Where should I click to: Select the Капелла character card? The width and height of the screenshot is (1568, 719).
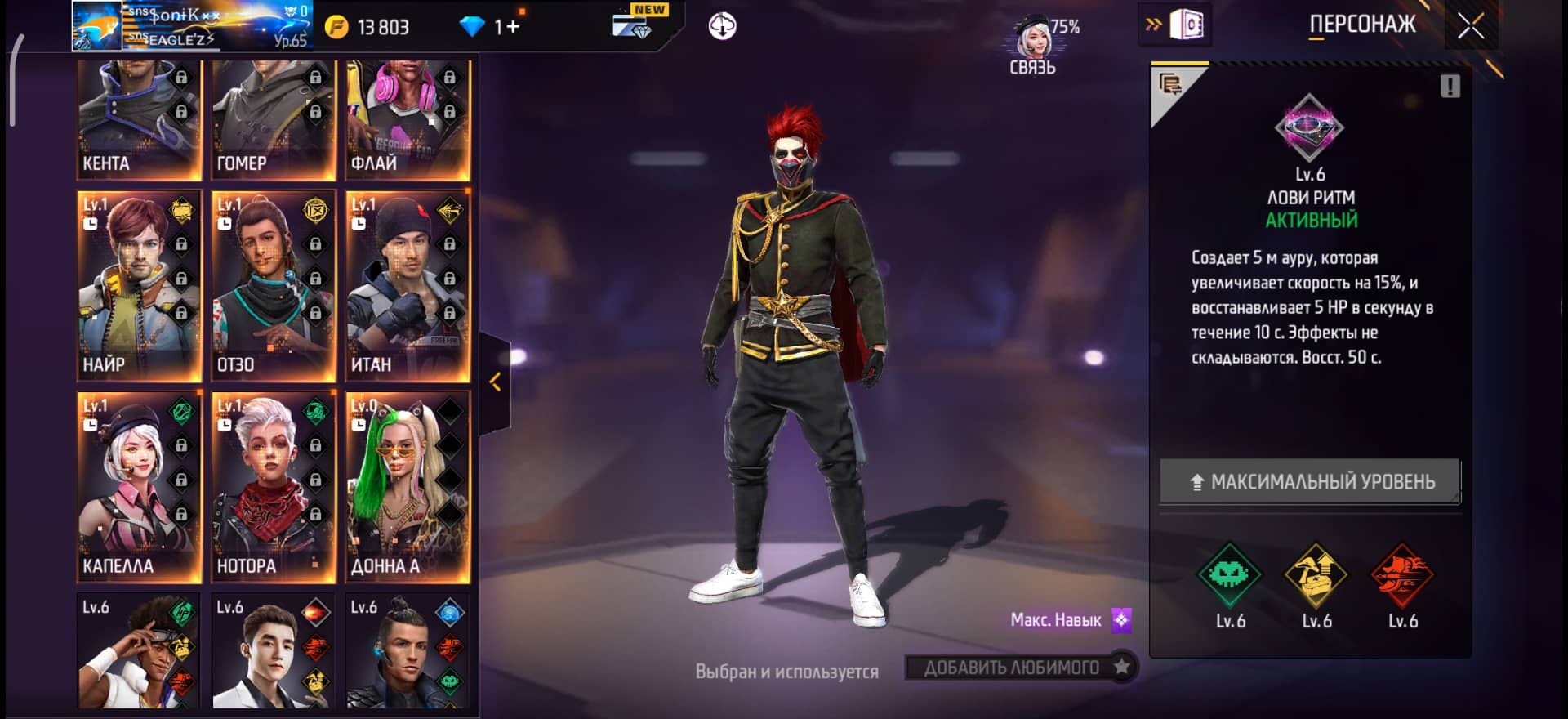139,487
